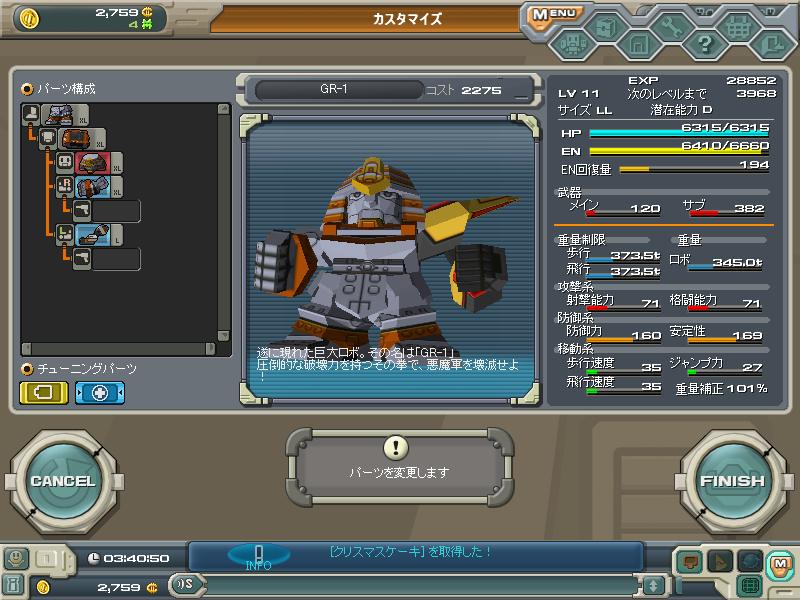Confirm customization with the FINISH button
Image resolution: width=800 pixels, height=600 pixels.
(732, 481)
